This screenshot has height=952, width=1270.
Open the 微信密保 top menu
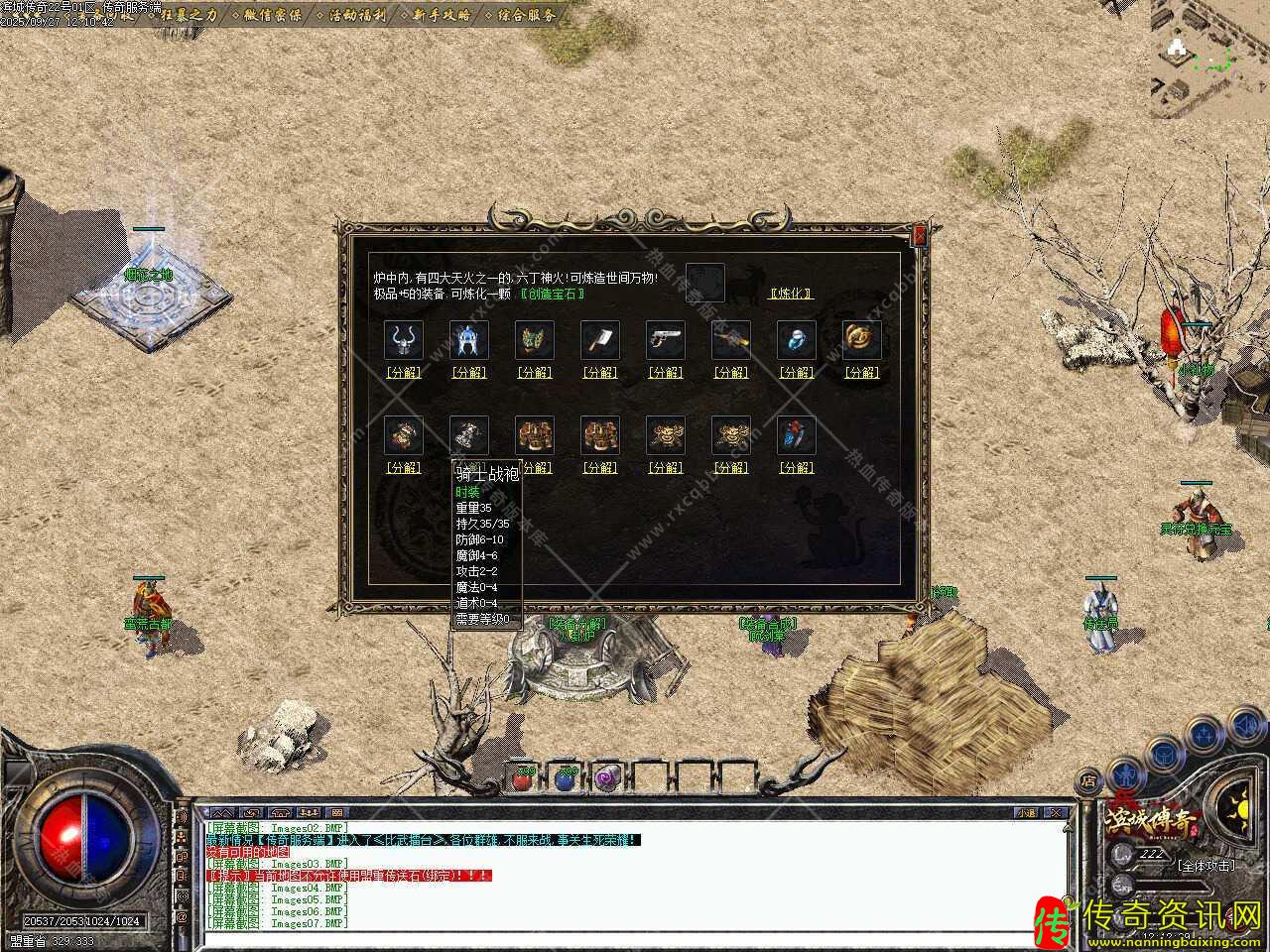273,15
